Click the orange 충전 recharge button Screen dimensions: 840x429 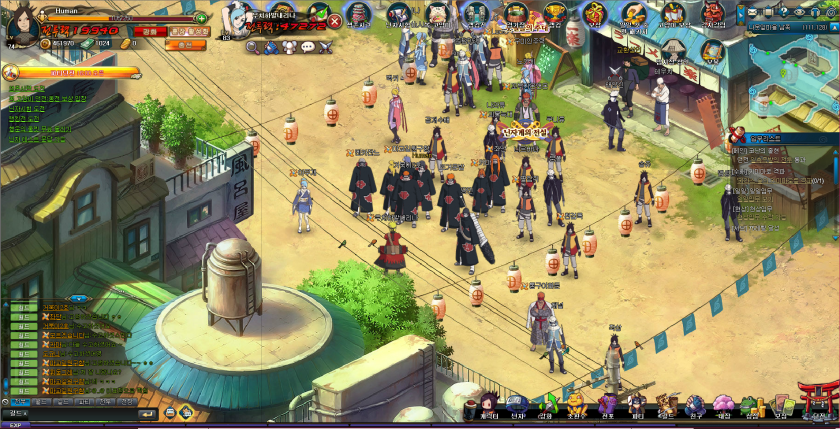pos(186,44)
